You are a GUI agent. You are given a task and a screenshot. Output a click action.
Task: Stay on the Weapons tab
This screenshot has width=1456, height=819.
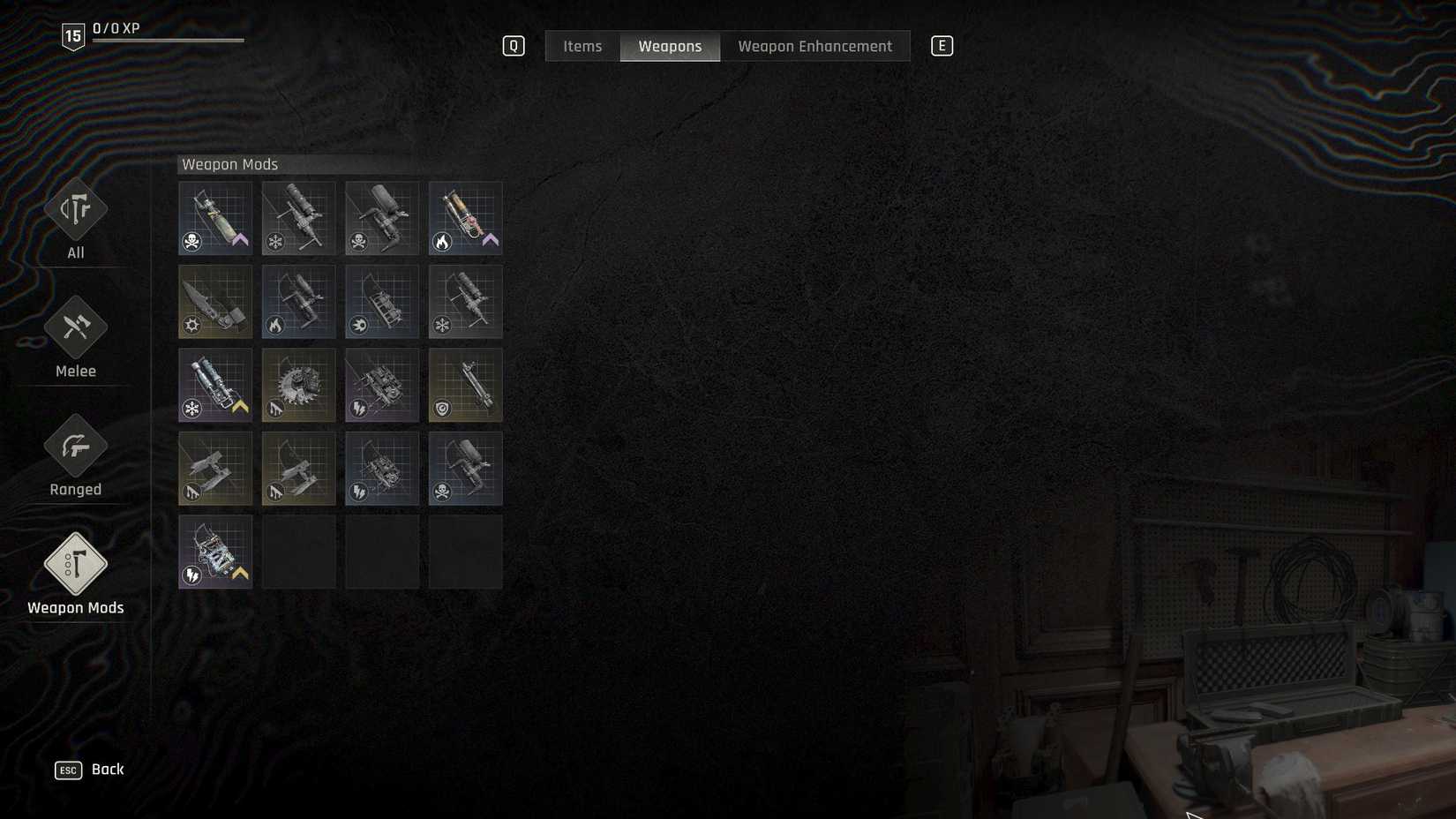pyautogui.click(x=670, y=46)
